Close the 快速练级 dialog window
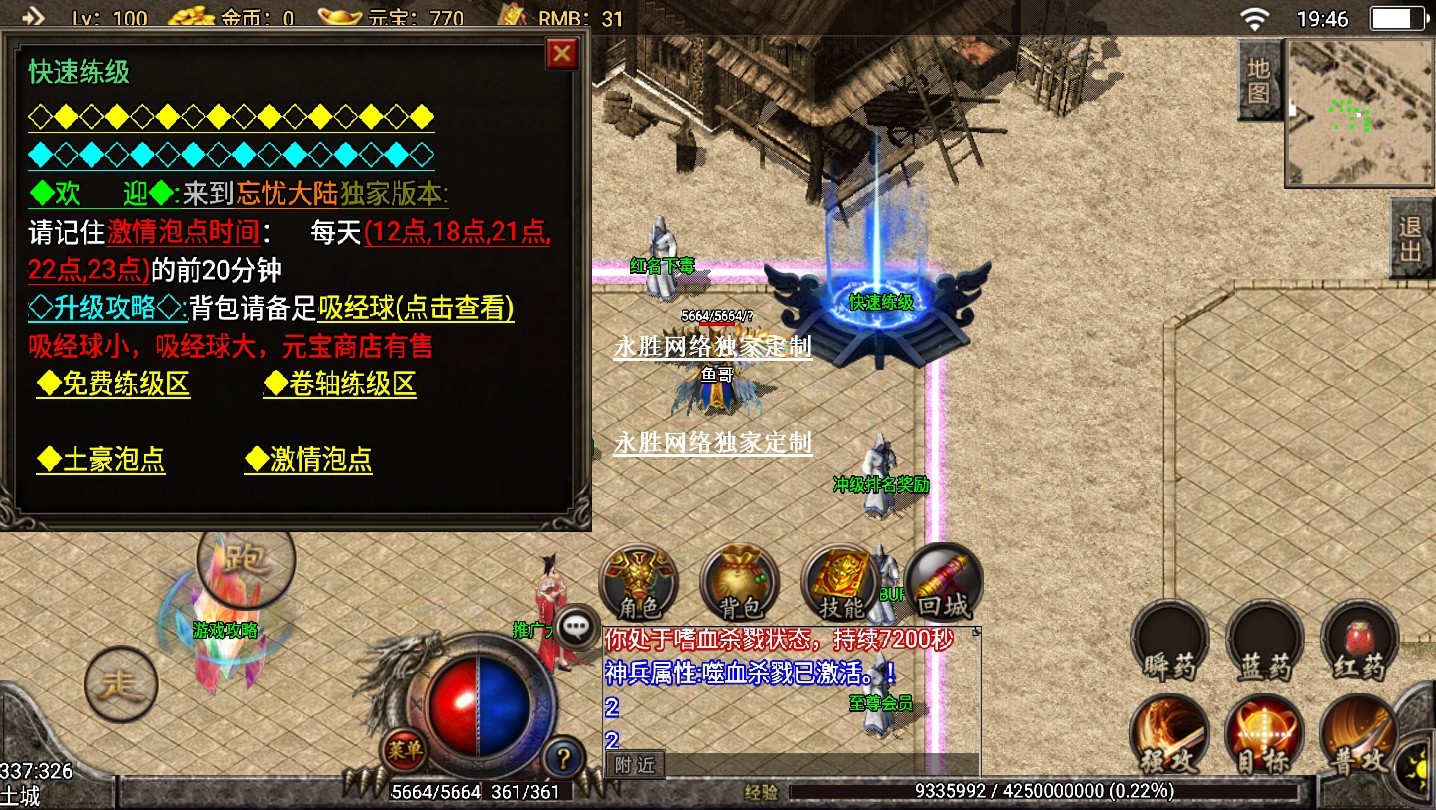The image size is (1436, 810). click(563, 53)
